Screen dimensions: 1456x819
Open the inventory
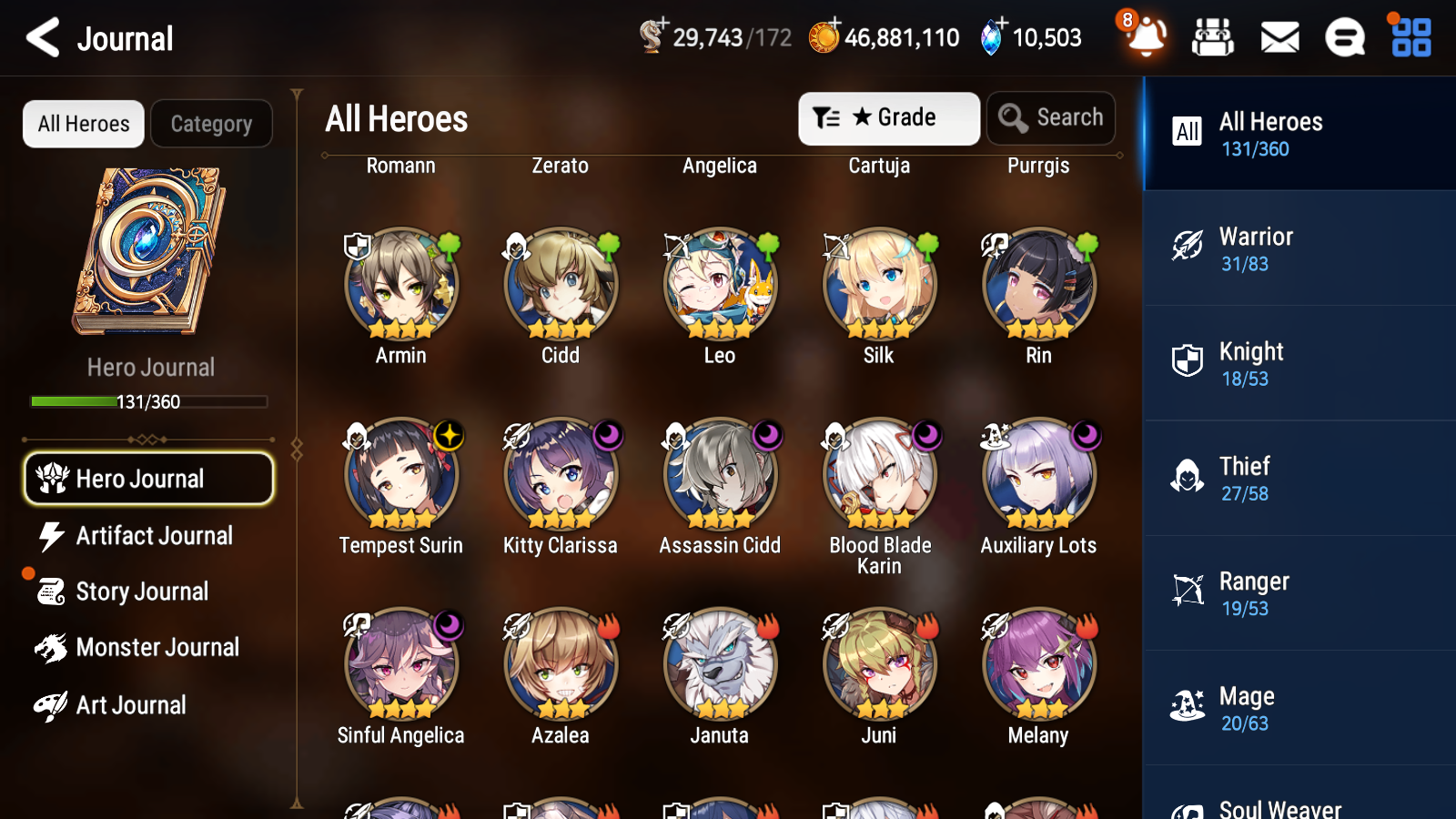pyautogui.click(x=1213, y=38)
